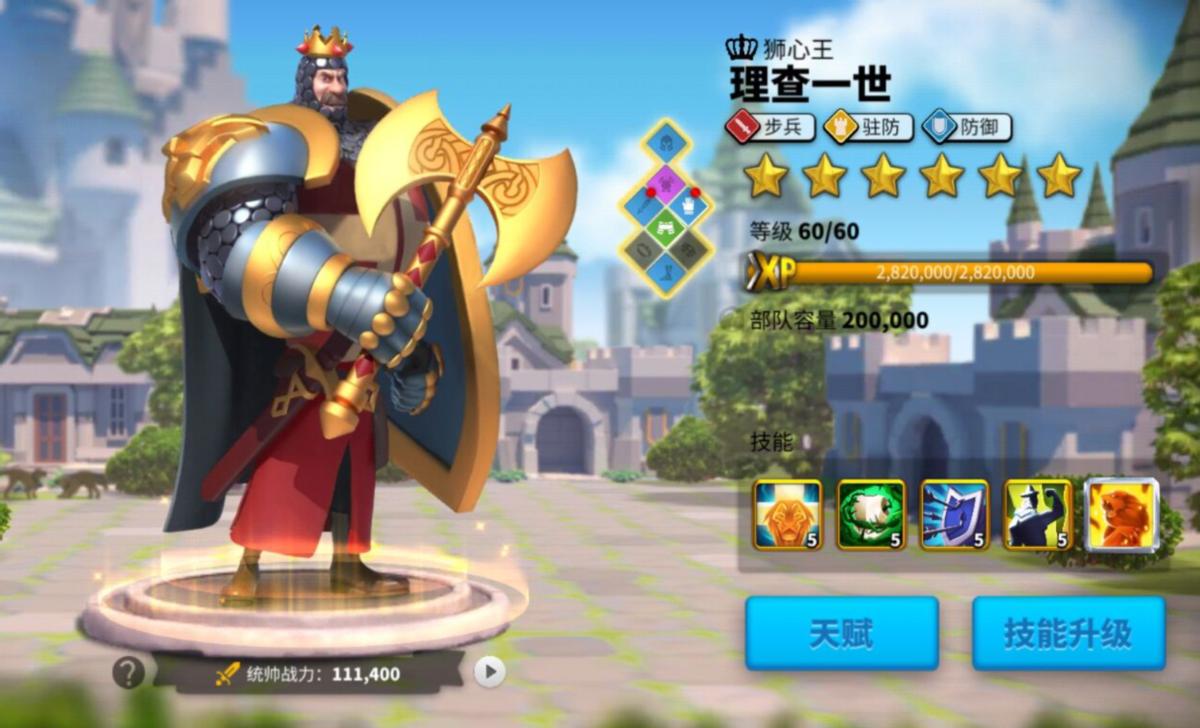Click the red 步兵 infantry tag
The width and height of the screenshot is (1200, 728).
[770, 127]
